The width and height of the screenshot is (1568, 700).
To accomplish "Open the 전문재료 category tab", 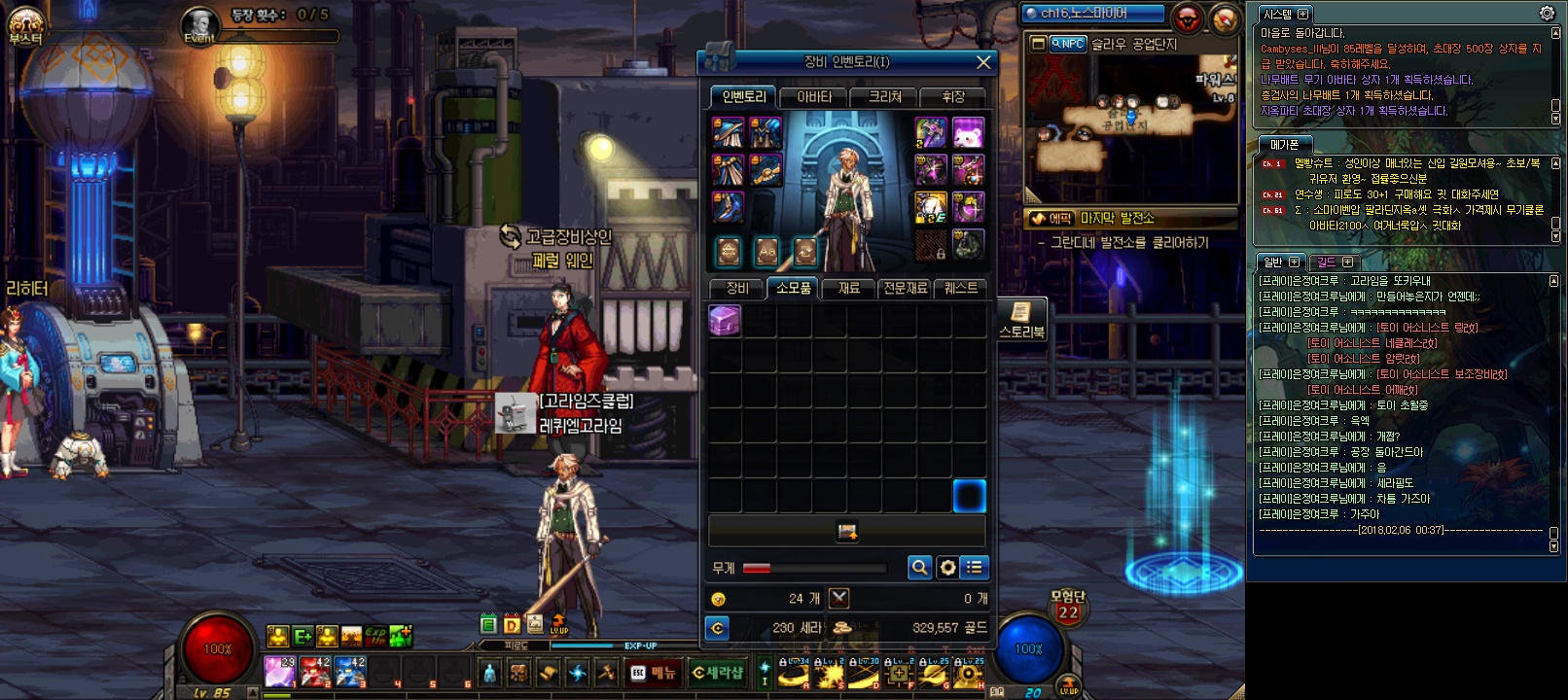I will pyautogui.click(x=905, y=289).
